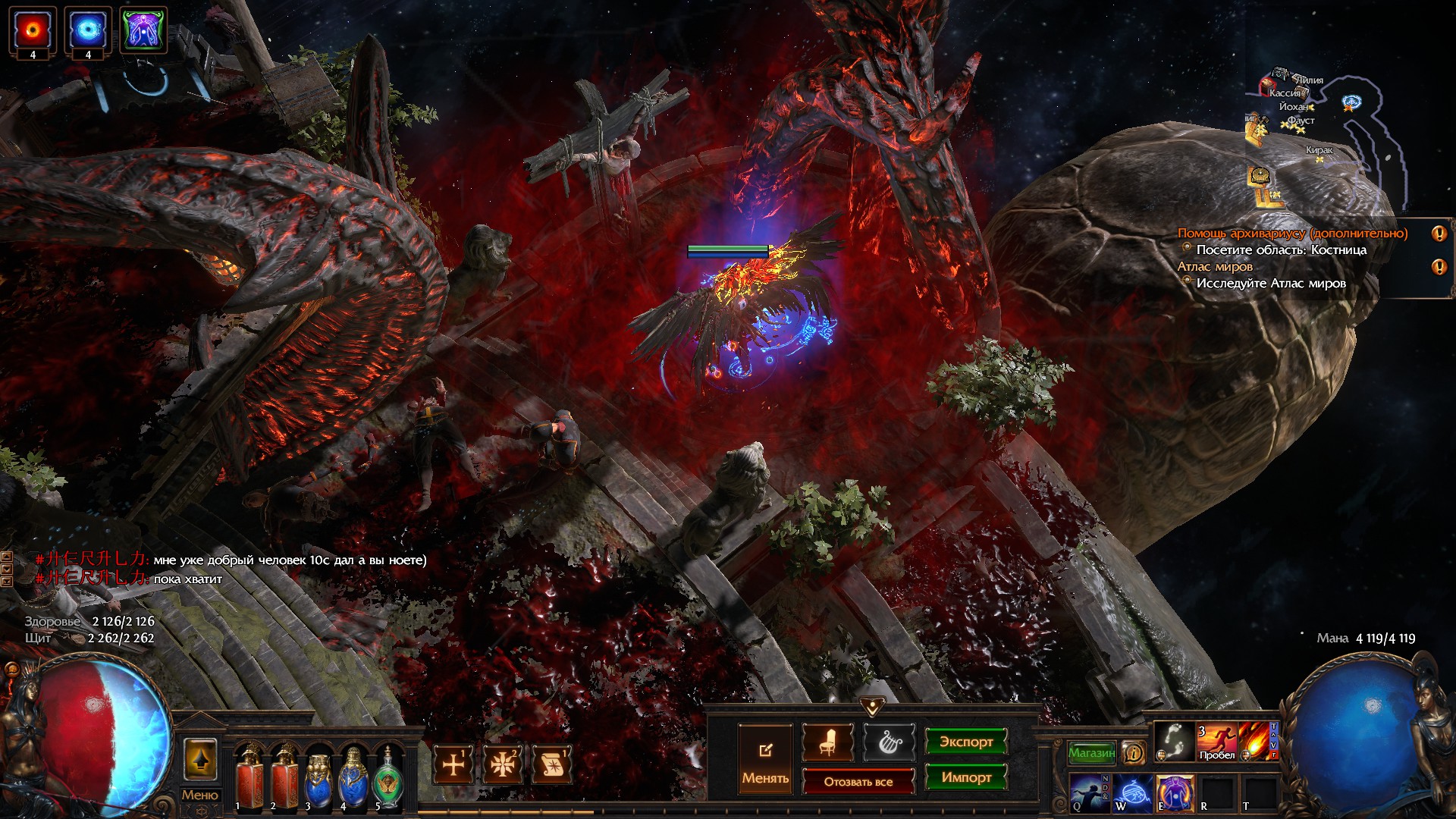Open the Магазин shop

pos(1091,753)
